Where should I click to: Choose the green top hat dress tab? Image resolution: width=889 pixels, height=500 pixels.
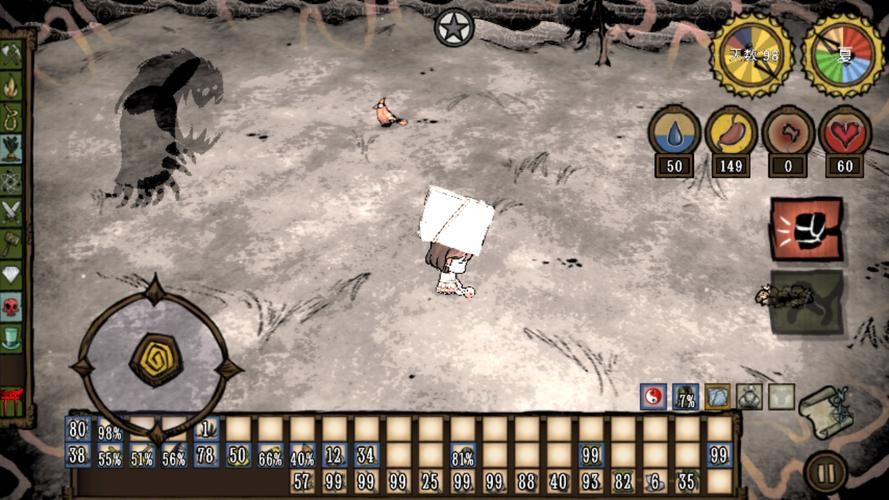(11, 337)
